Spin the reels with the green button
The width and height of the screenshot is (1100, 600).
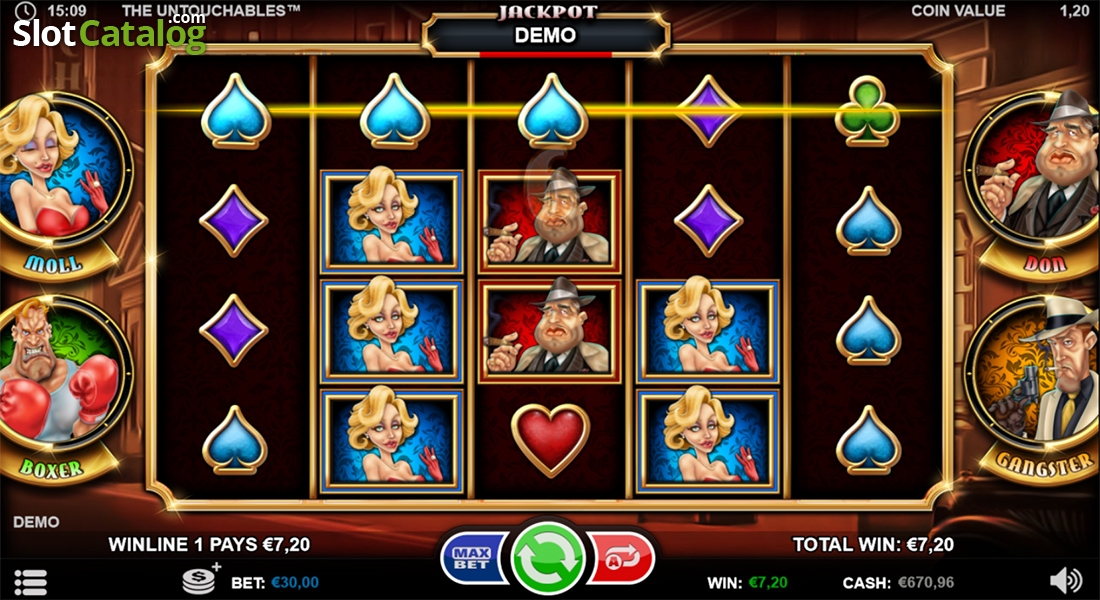548,558
